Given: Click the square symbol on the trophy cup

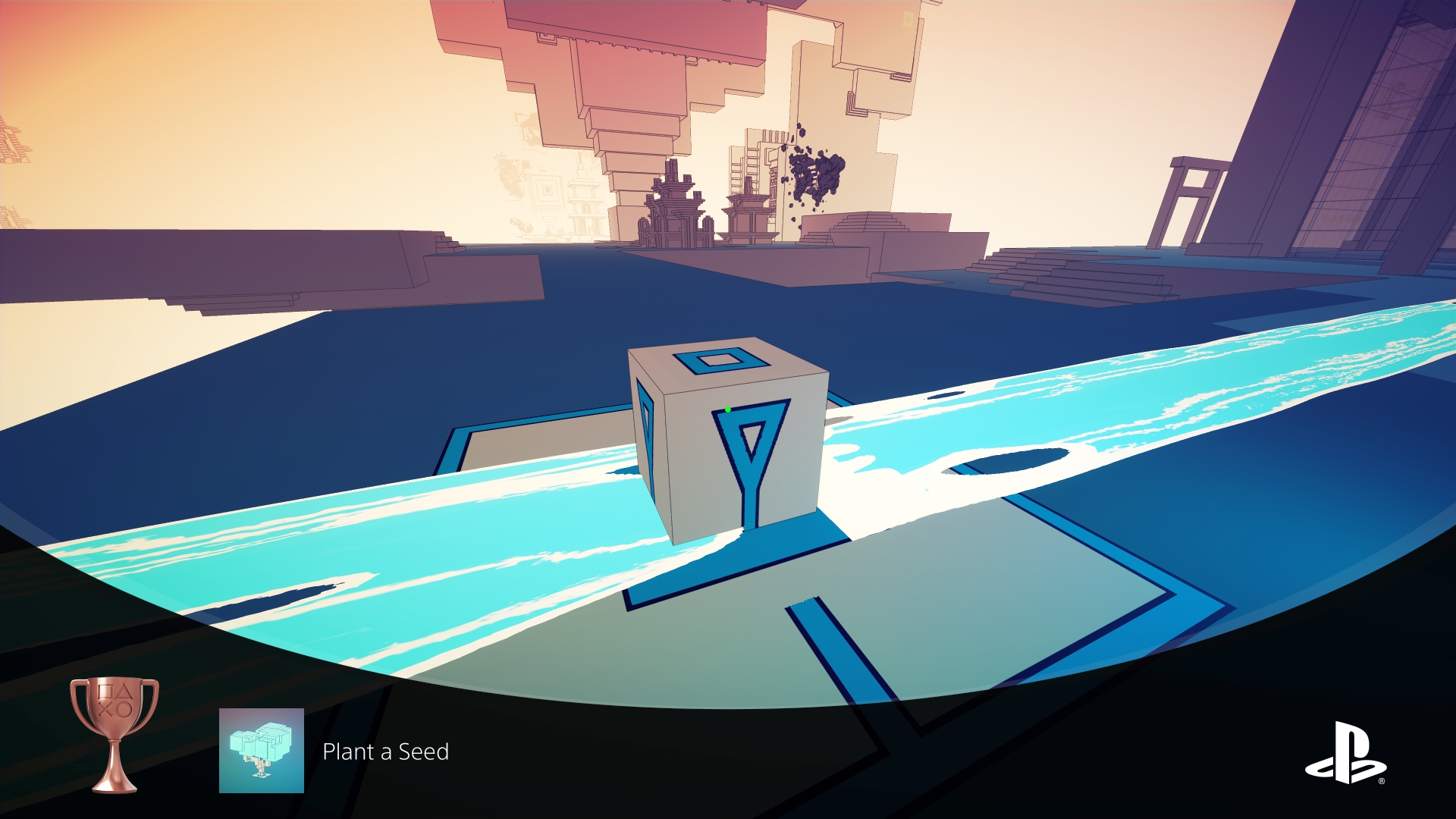Looking at the screenshot, I should click(x=105, y=692).
